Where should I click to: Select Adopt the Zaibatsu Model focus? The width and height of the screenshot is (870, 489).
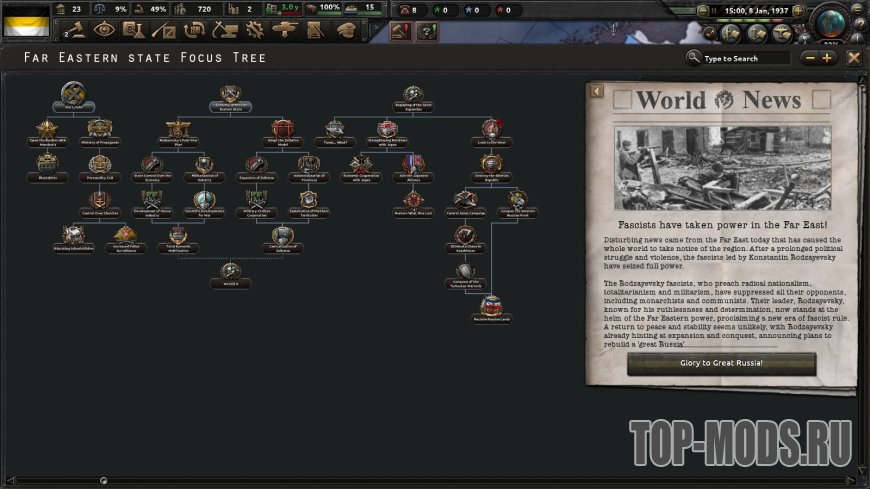pyautogui.click(x=282, y=130)
